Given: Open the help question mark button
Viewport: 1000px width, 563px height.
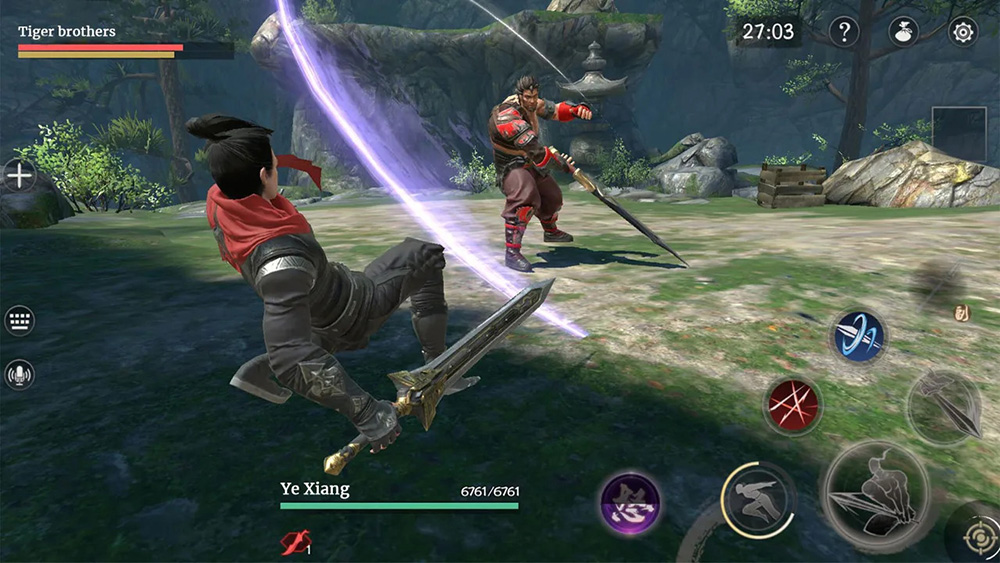Looking at the screenshot, I should click(x=844, y=32).
